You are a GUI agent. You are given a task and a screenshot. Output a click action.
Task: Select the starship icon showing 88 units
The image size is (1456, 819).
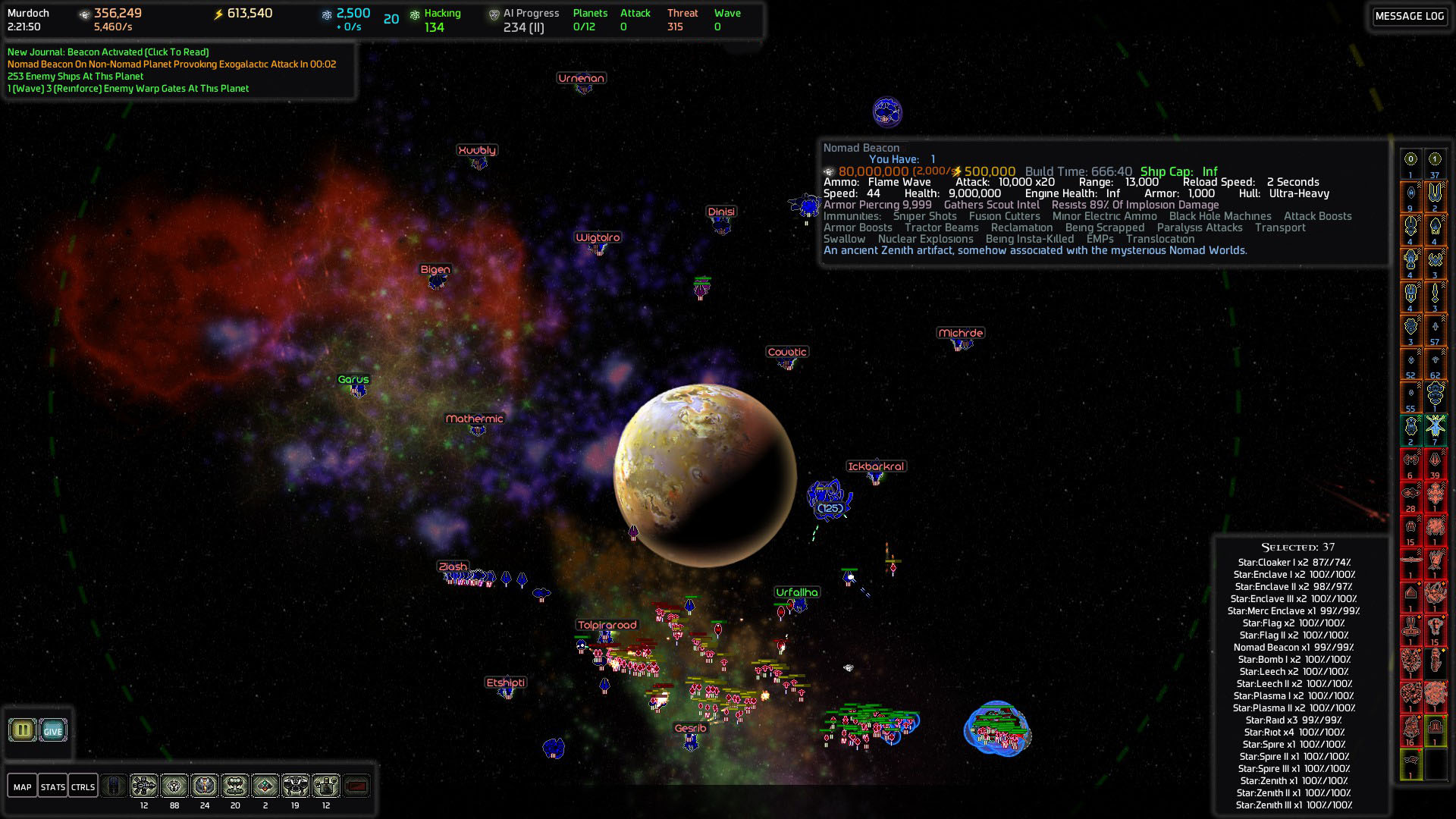tap(173, 786)
